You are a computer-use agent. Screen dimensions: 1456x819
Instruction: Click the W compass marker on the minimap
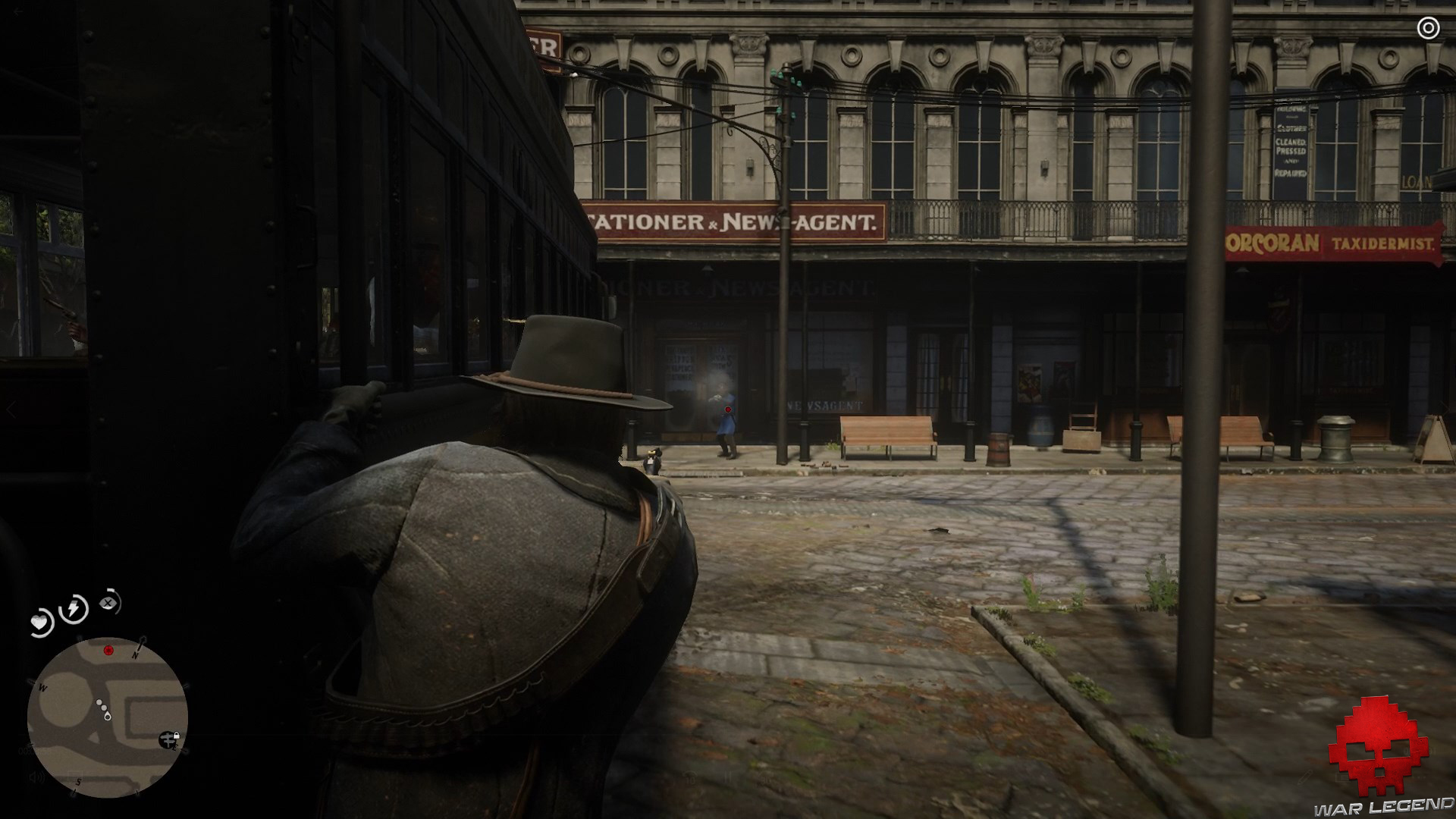click(42, 688)
